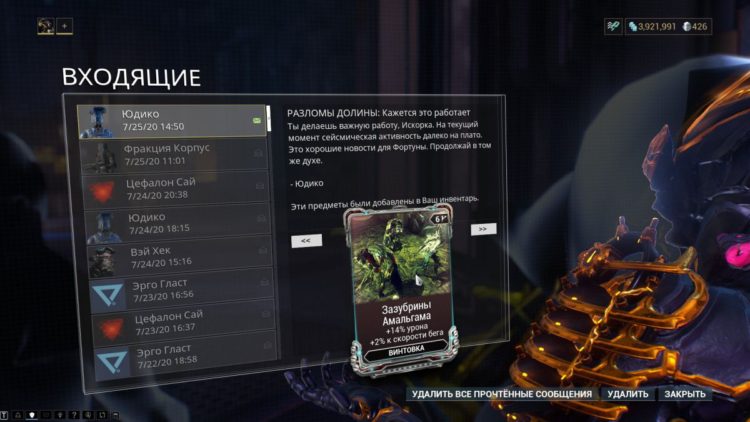The height and width of the screenshot is (422, 750).
Task: Select the Фракция Корпус message
Action: point(172,154)
